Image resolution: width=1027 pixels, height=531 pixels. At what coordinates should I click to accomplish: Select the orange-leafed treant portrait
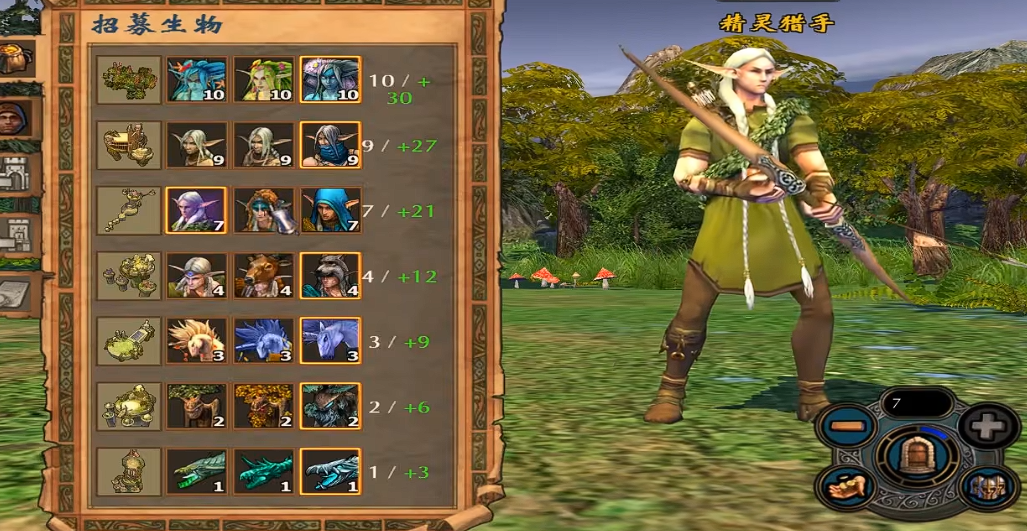(263, 406)
